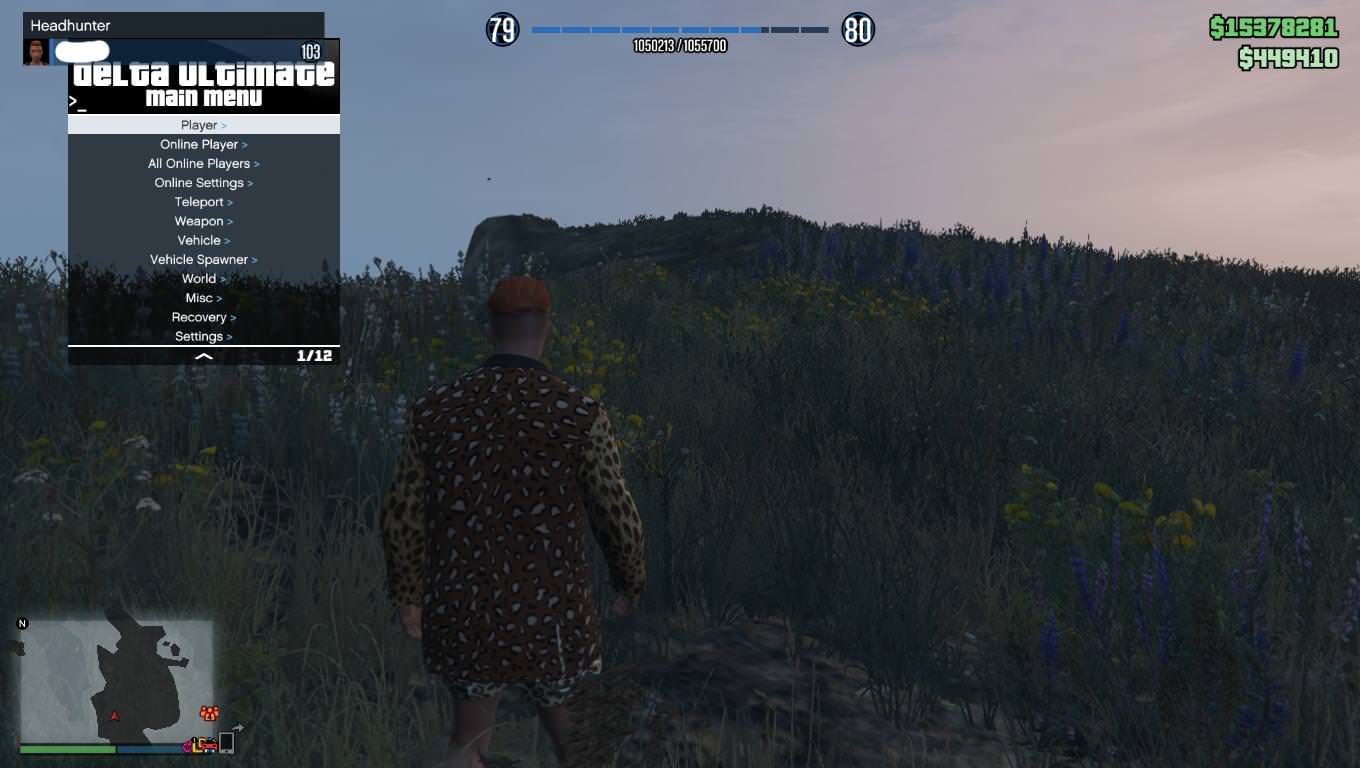Click the phone icon beside the minimap
This screenshot has width=1360, height=768.
pyautogui.click(x=227, y=742)
